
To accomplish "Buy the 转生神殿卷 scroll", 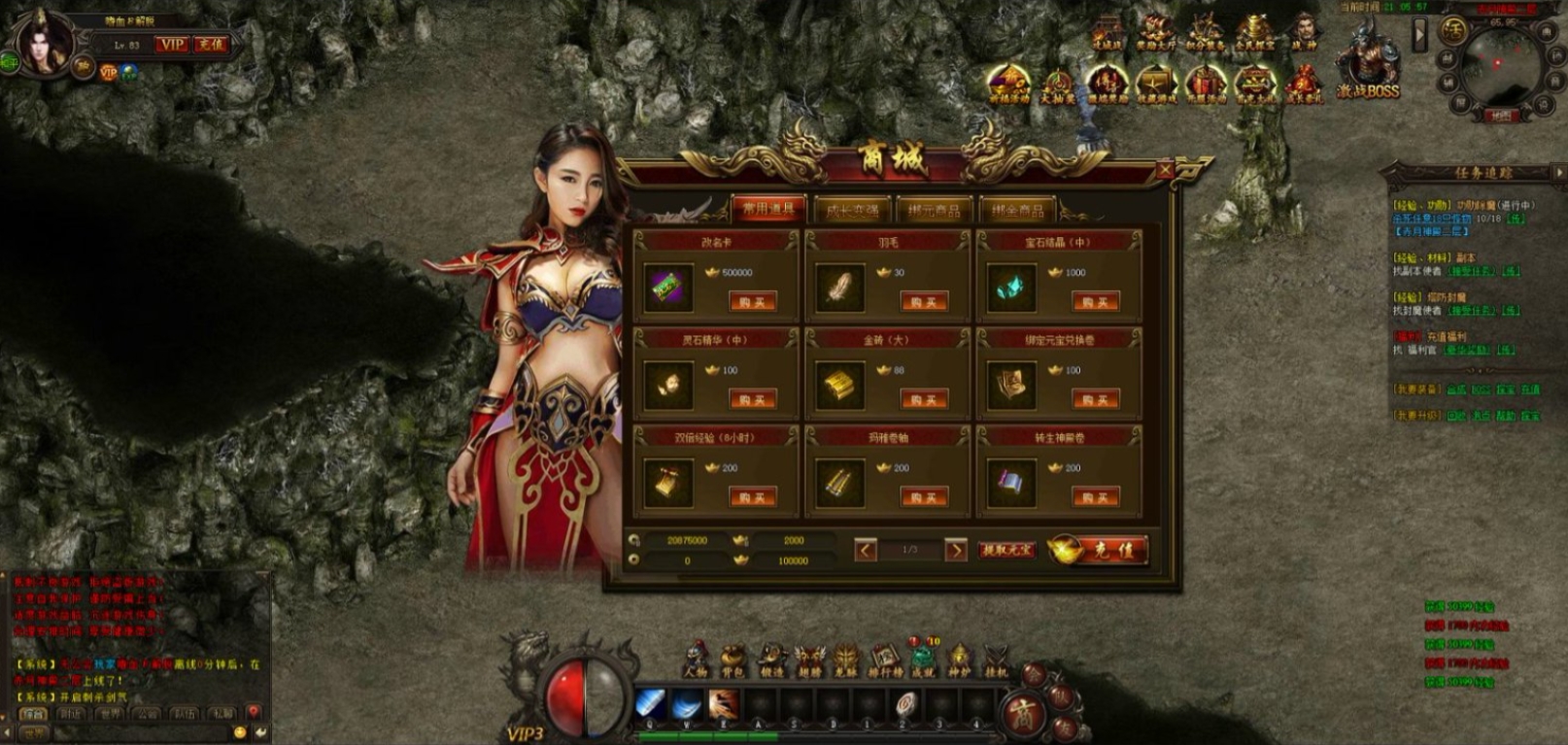I will pos(1095,497).
